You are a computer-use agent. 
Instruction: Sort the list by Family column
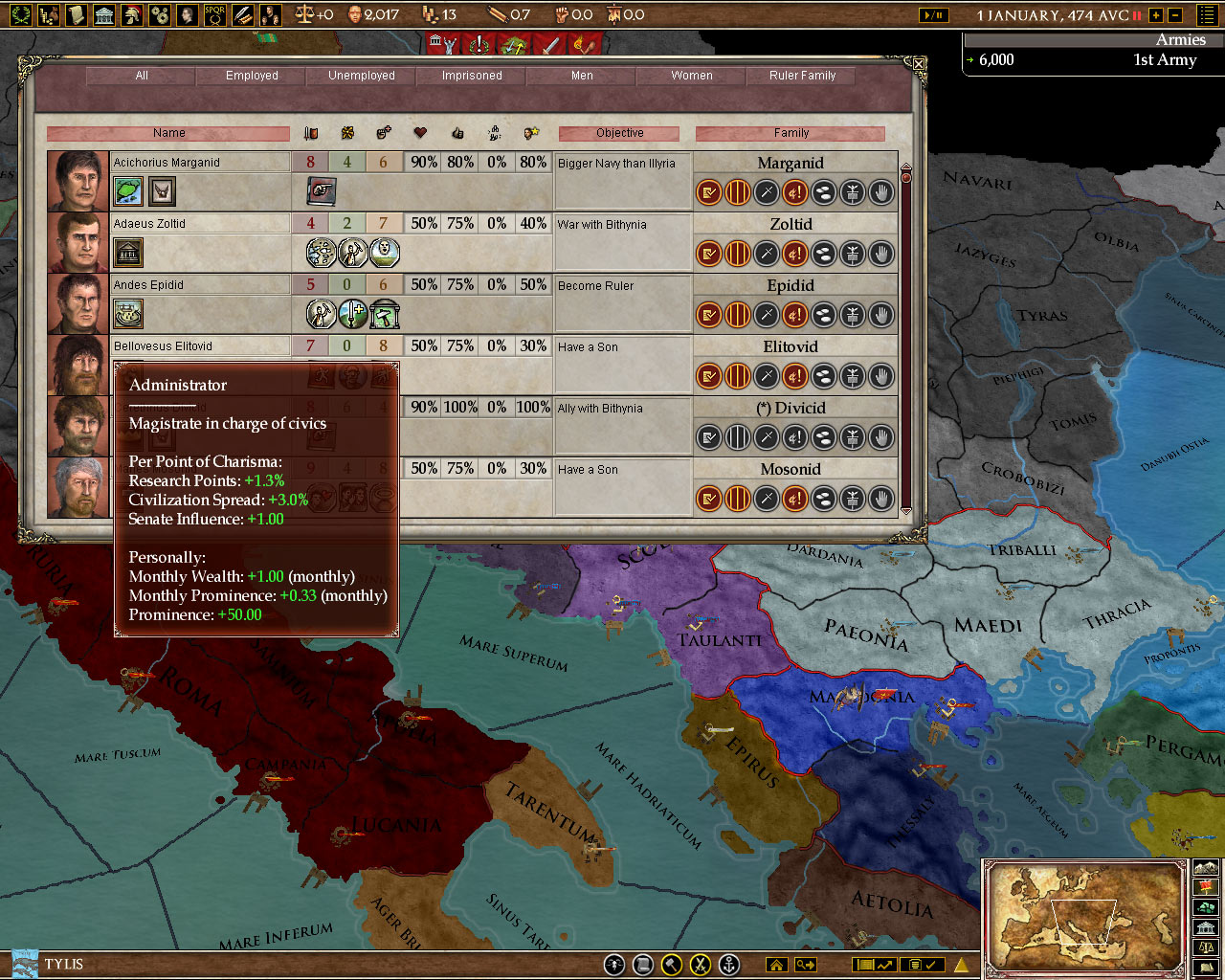coord(791,132)
